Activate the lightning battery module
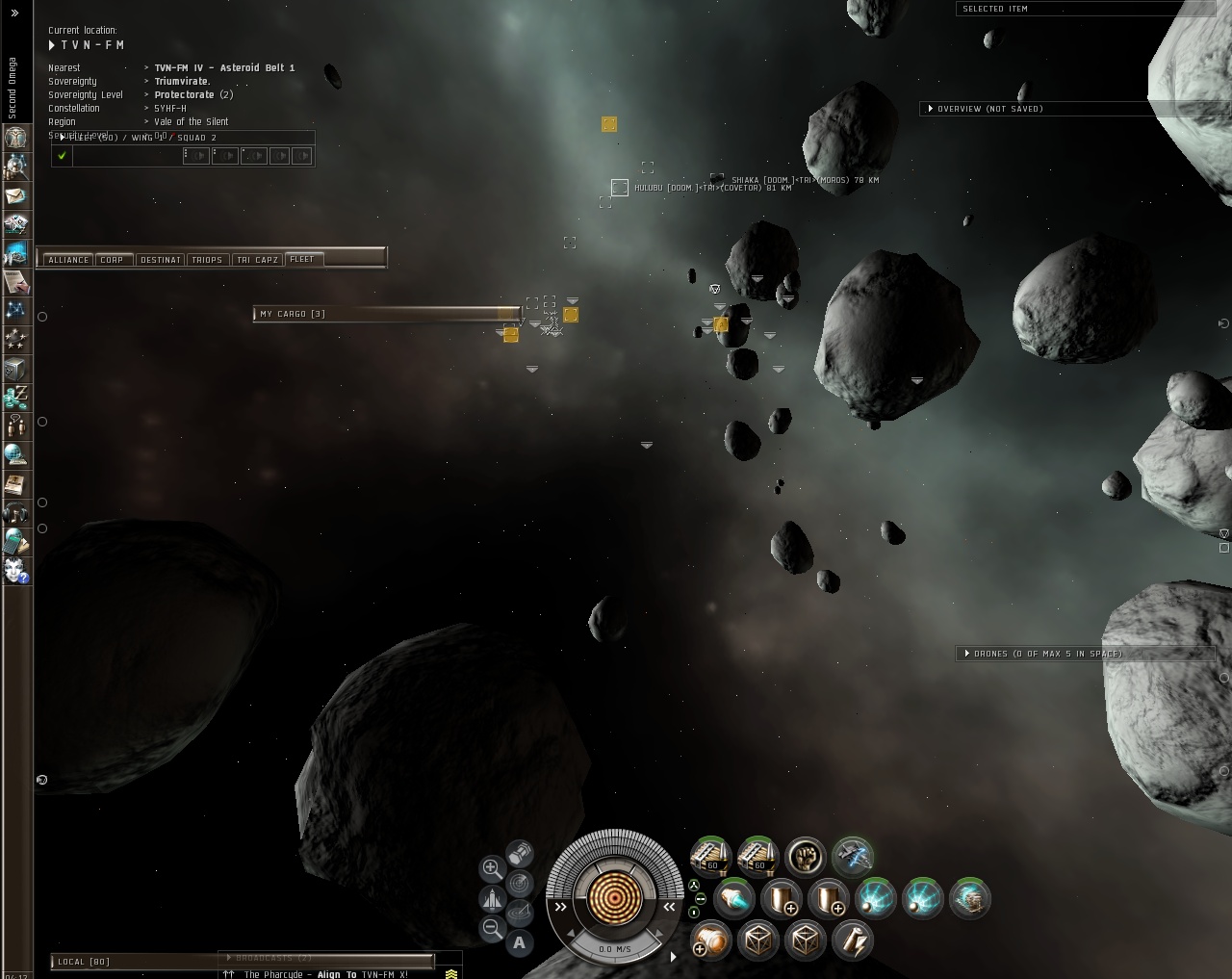The image size is (1232, 979). (853, 939)
